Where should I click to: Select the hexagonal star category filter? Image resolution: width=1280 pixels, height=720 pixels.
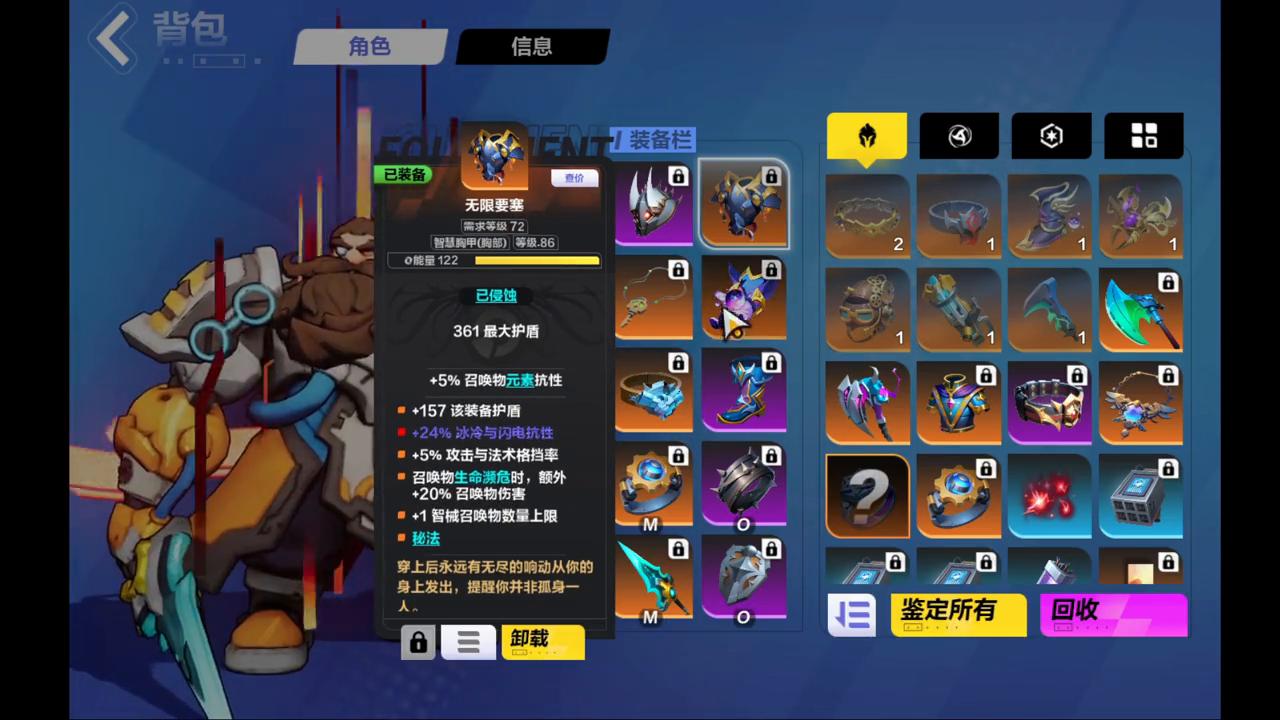[x=1051, y=136]
